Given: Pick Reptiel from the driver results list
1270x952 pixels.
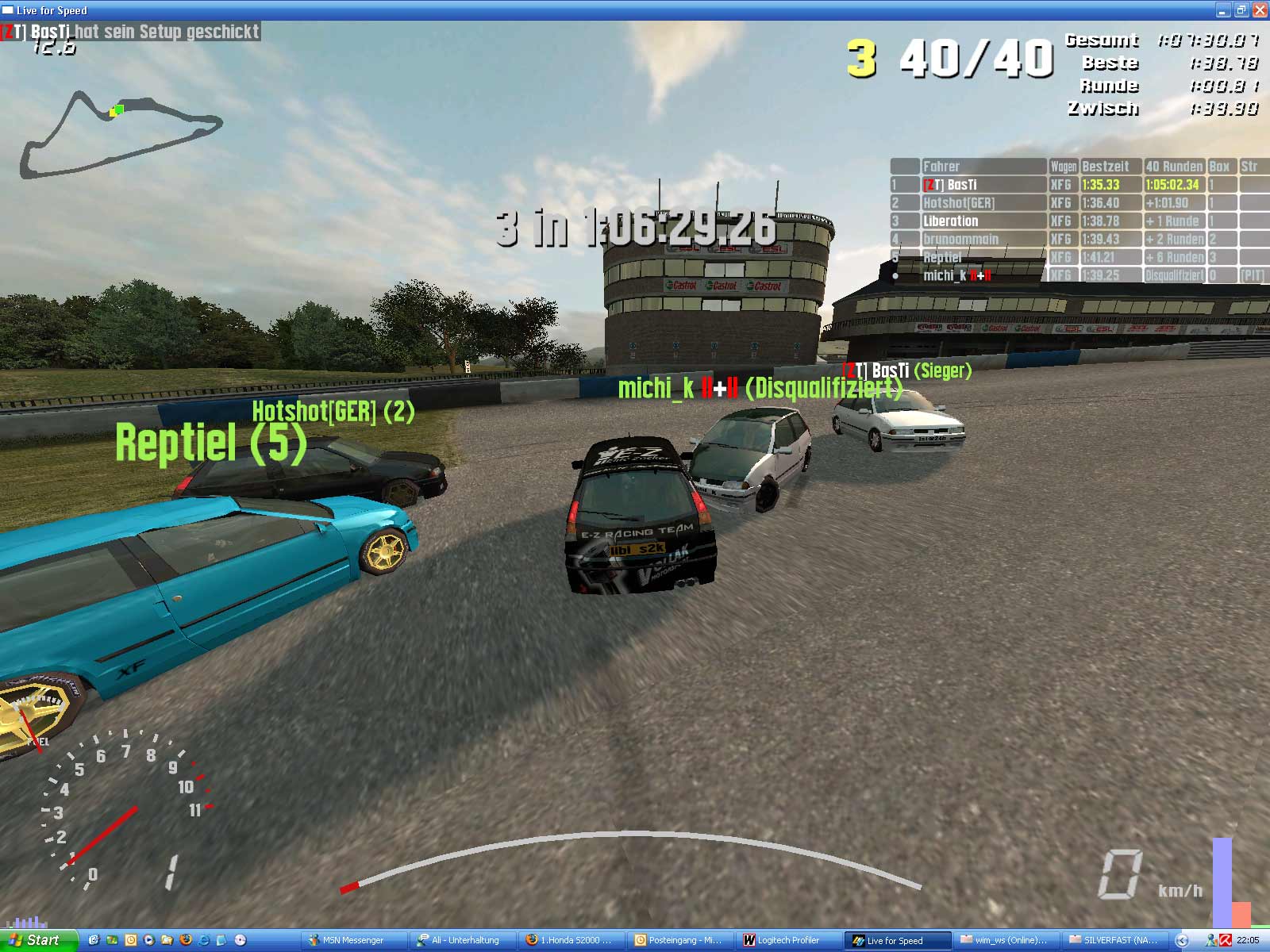Looking at the screenshot, I should (x=942, y=258).
